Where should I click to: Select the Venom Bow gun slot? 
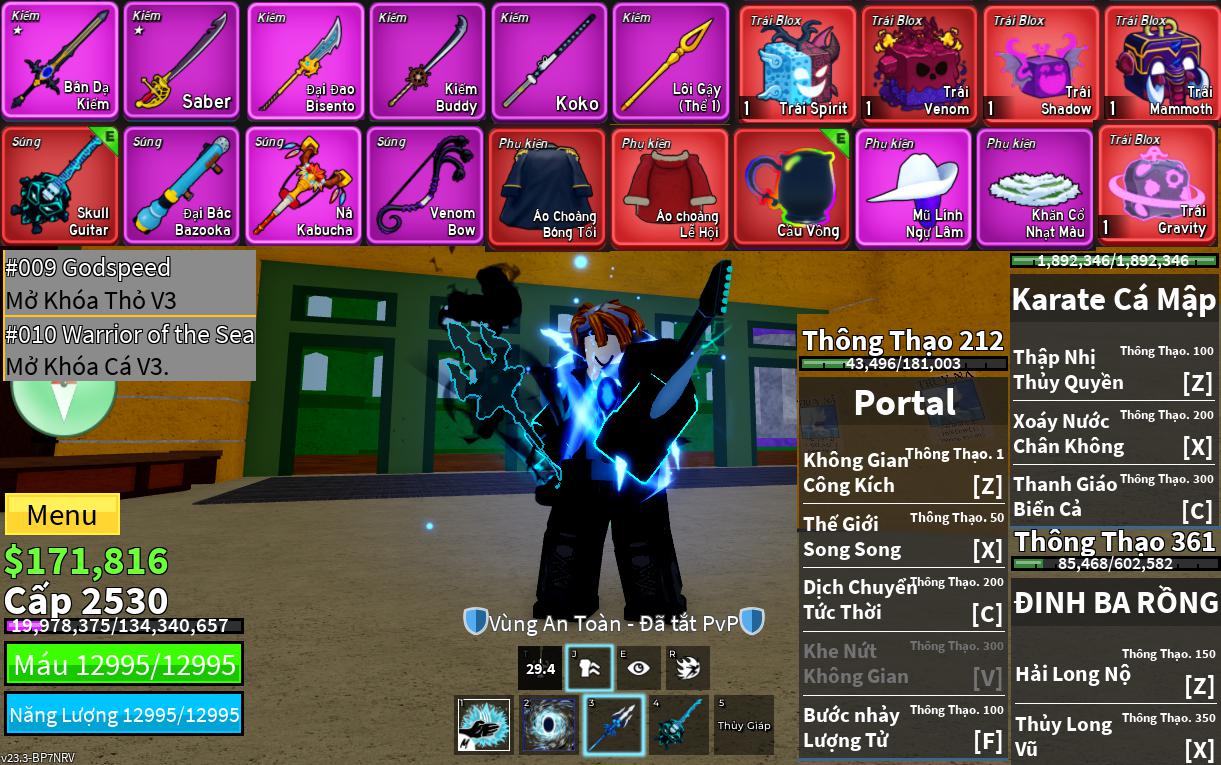[424, 185]
